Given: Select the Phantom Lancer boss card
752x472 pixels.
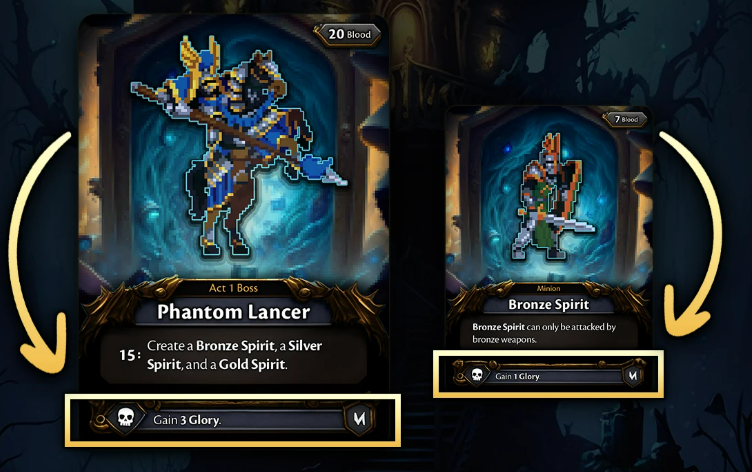Looking at the screenshot, I should (x=233, y=200).
